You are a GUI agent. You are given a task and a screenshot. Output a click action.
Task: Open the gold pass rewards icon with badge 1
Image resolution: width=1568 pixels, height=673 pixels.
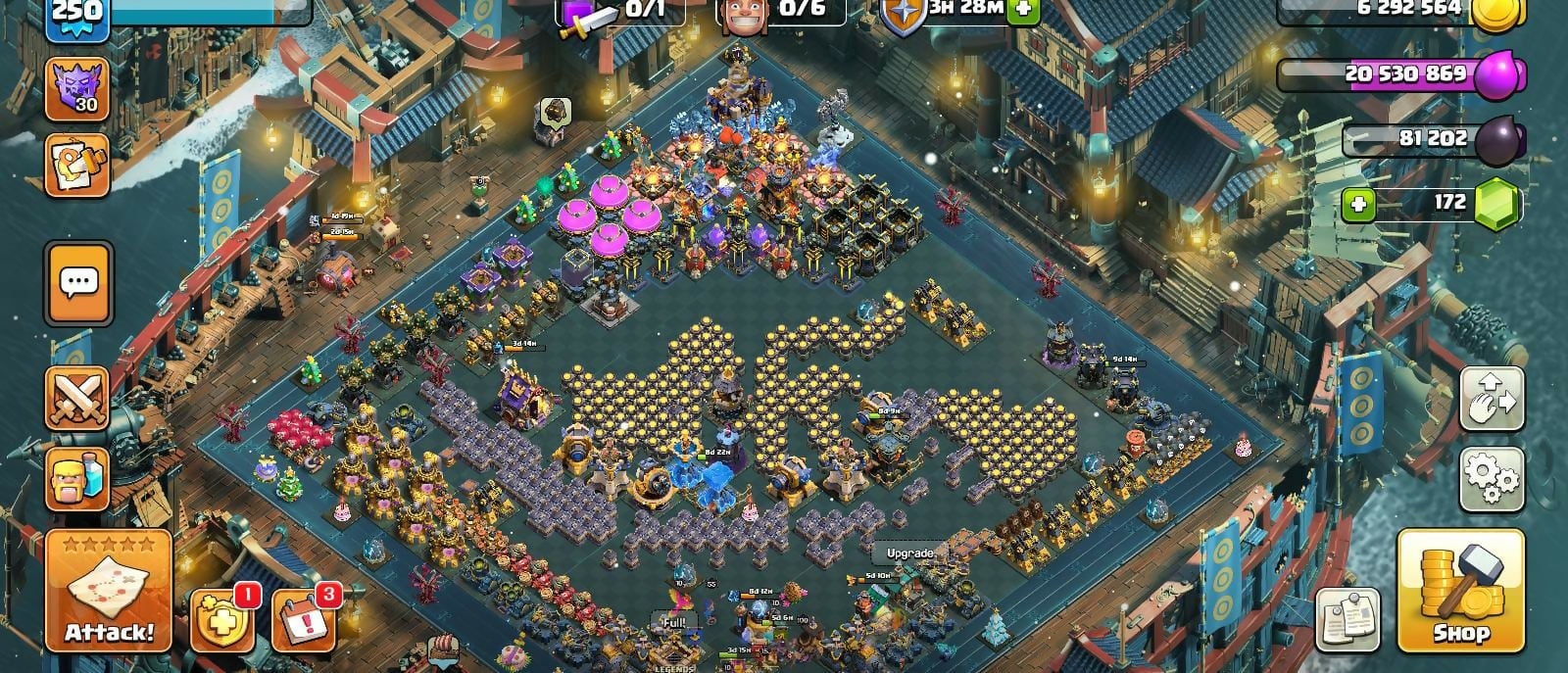click(221, 620)
